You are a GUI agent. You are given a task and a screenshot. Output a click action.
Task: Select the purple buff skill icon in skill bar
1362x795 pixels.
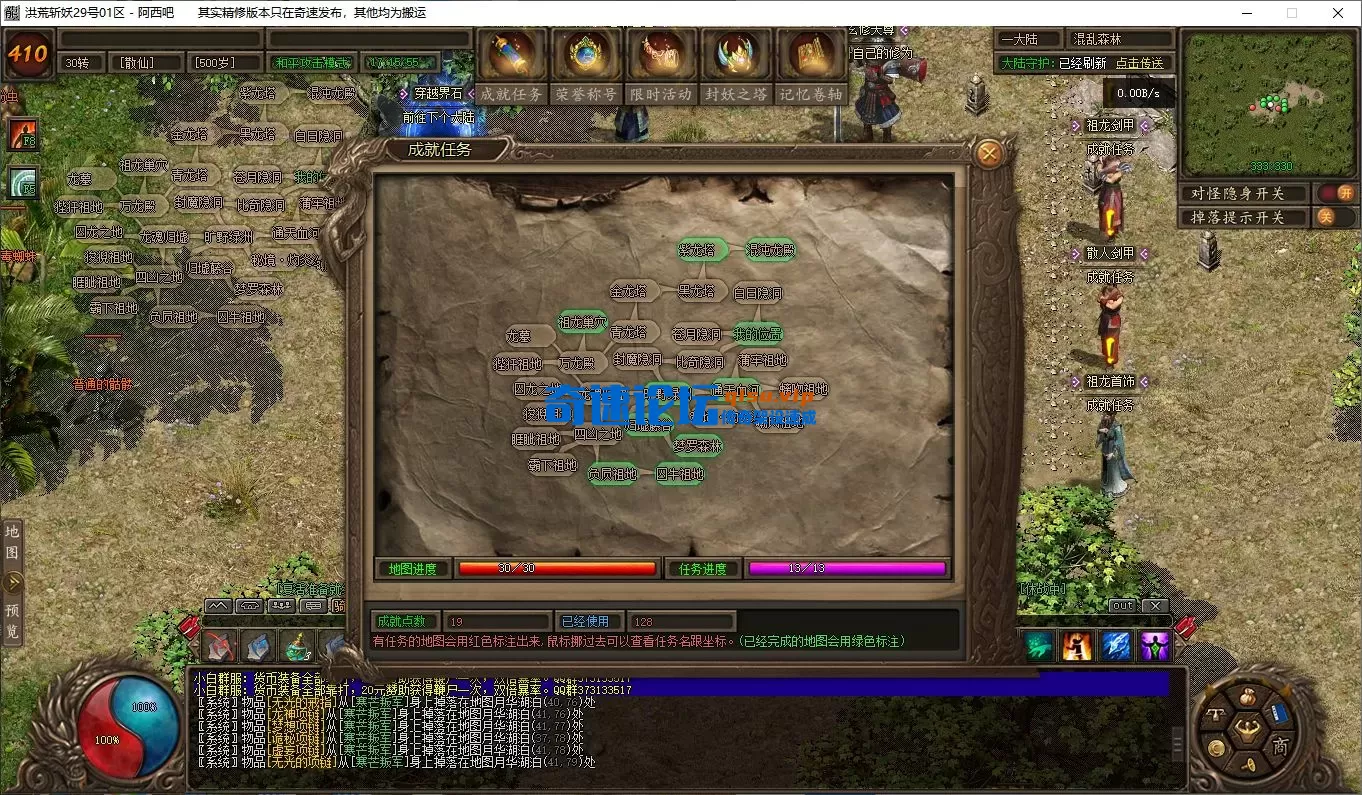click(x=1153, y=648)
